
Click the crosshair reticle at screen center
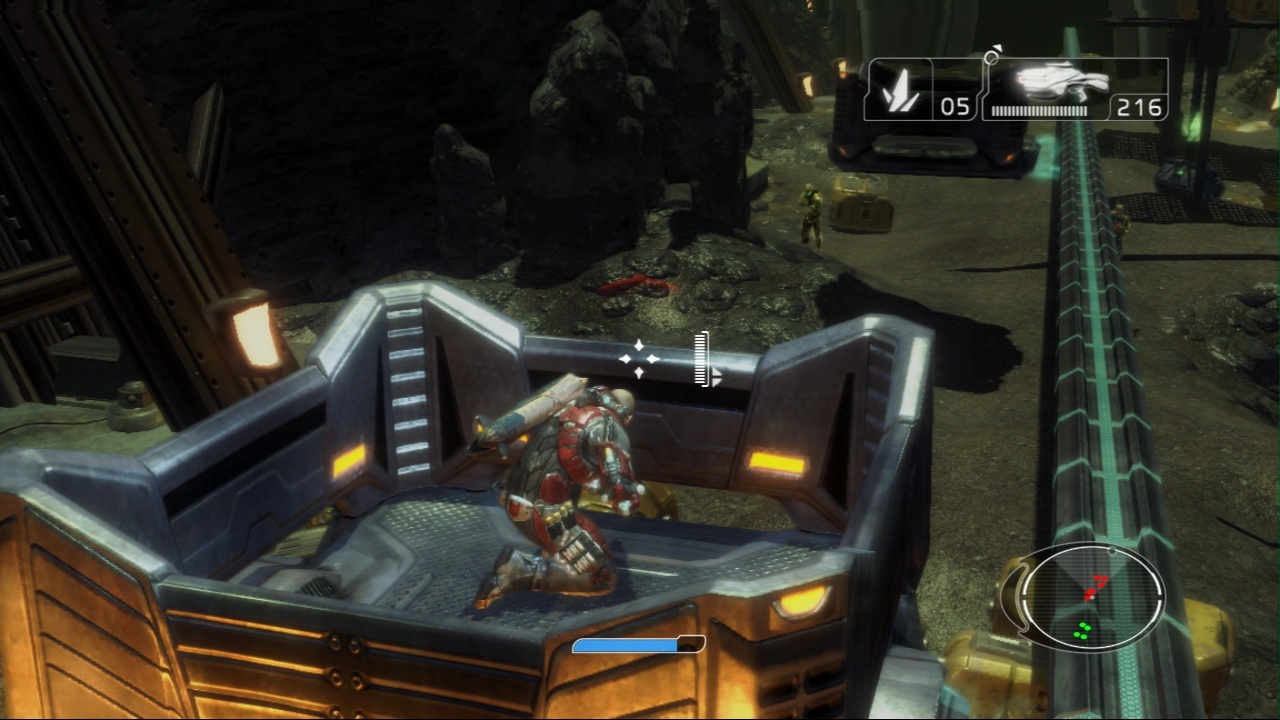click(x=640, y=360)
